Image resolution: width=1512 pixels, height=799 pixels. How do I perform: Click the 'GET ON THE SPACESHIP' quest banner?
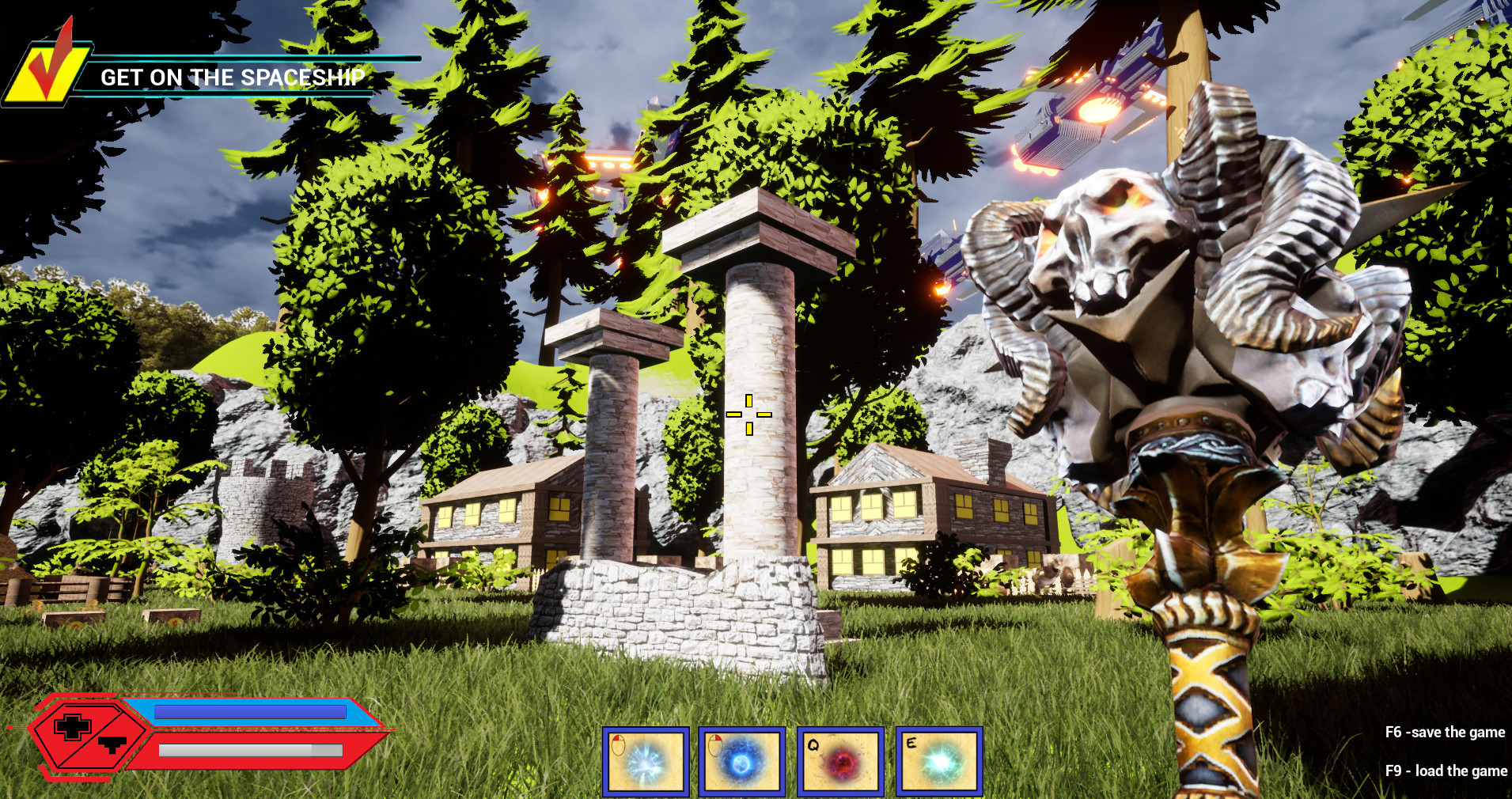coord(233,78)
